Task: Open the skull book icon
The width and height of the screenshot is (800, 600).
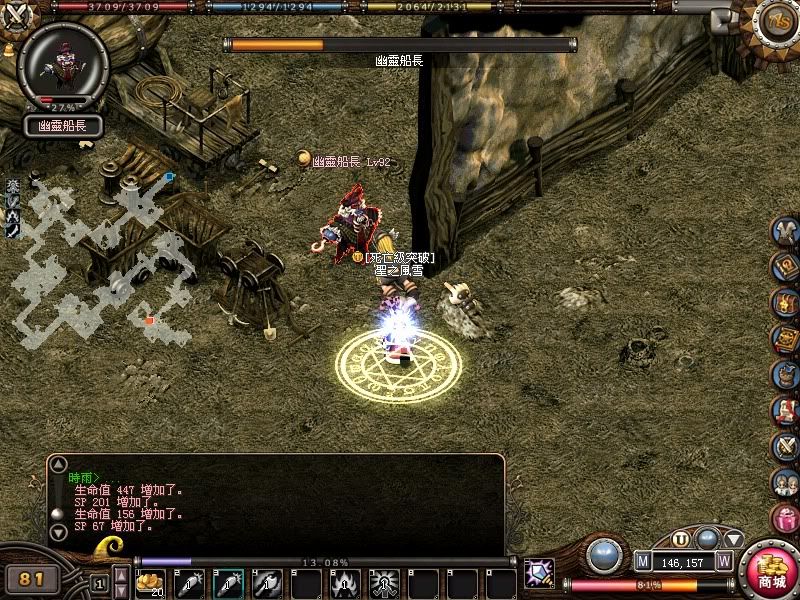Action: pyautogui.click(x=786, y=338)
